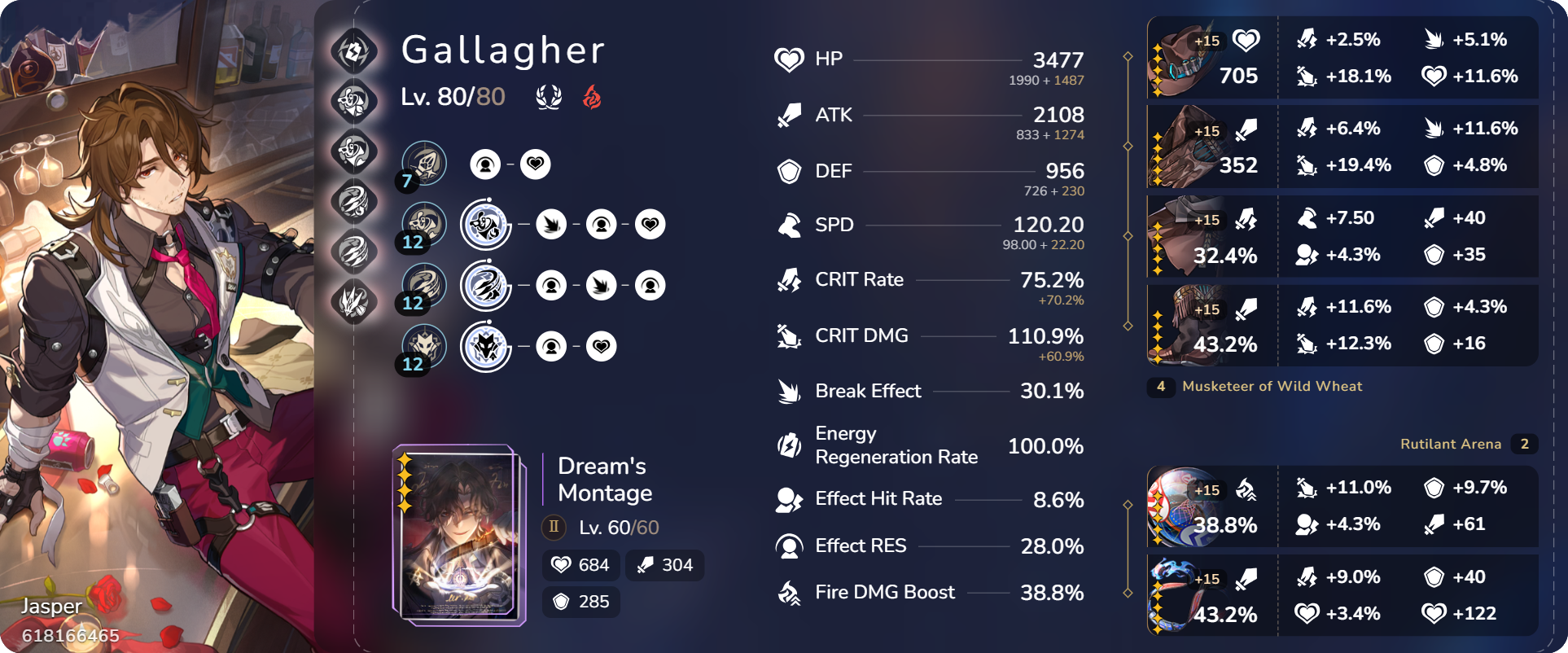Expand the head relic row diamond marker
This screenshot has width=1568, height=653.
pos(1128,58)
